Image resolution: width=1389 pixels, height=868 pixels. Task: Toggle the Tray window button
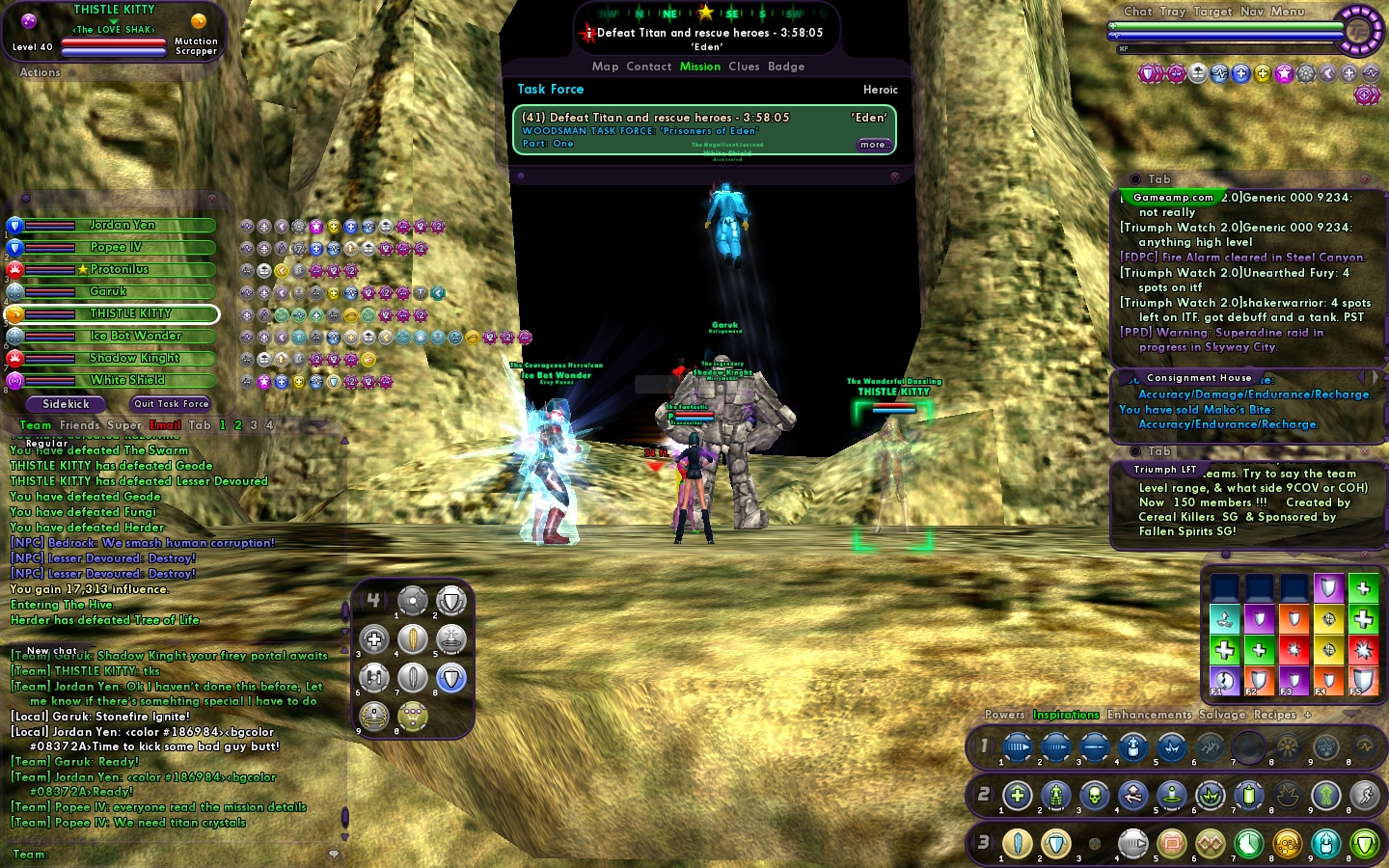1173,12
